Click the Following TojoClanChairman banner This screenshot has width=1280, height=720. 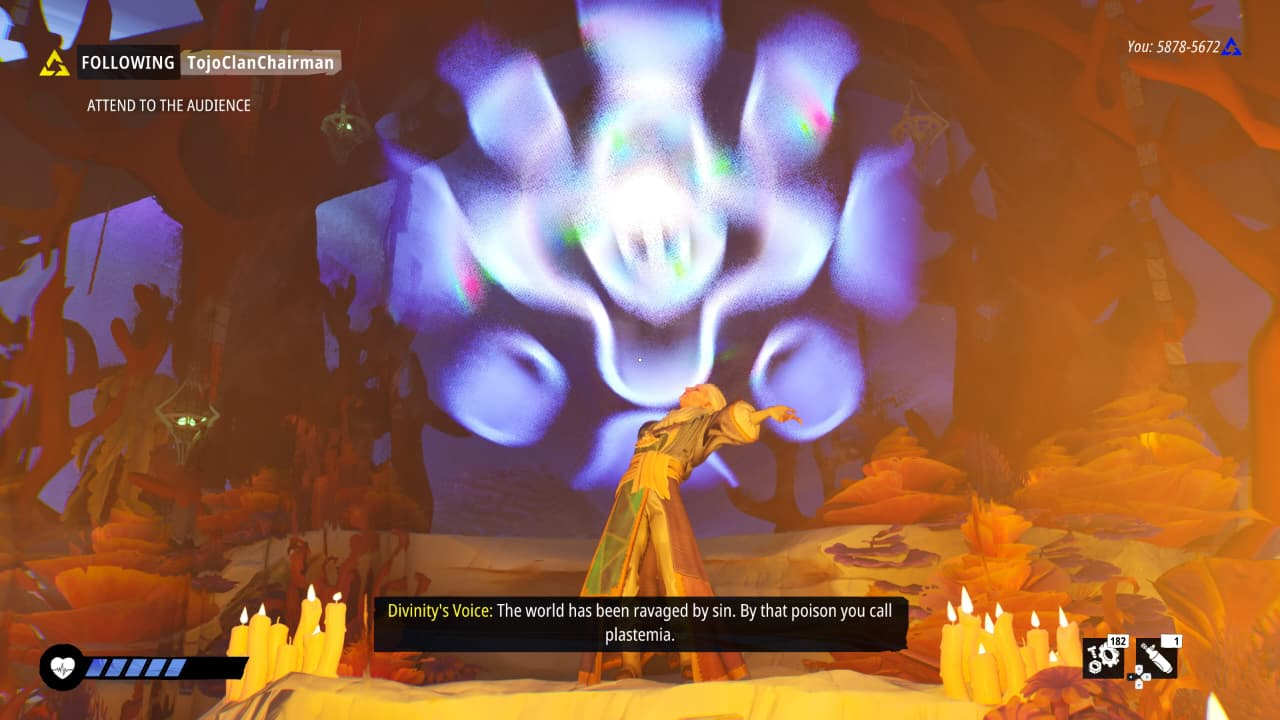pos(208,63)
